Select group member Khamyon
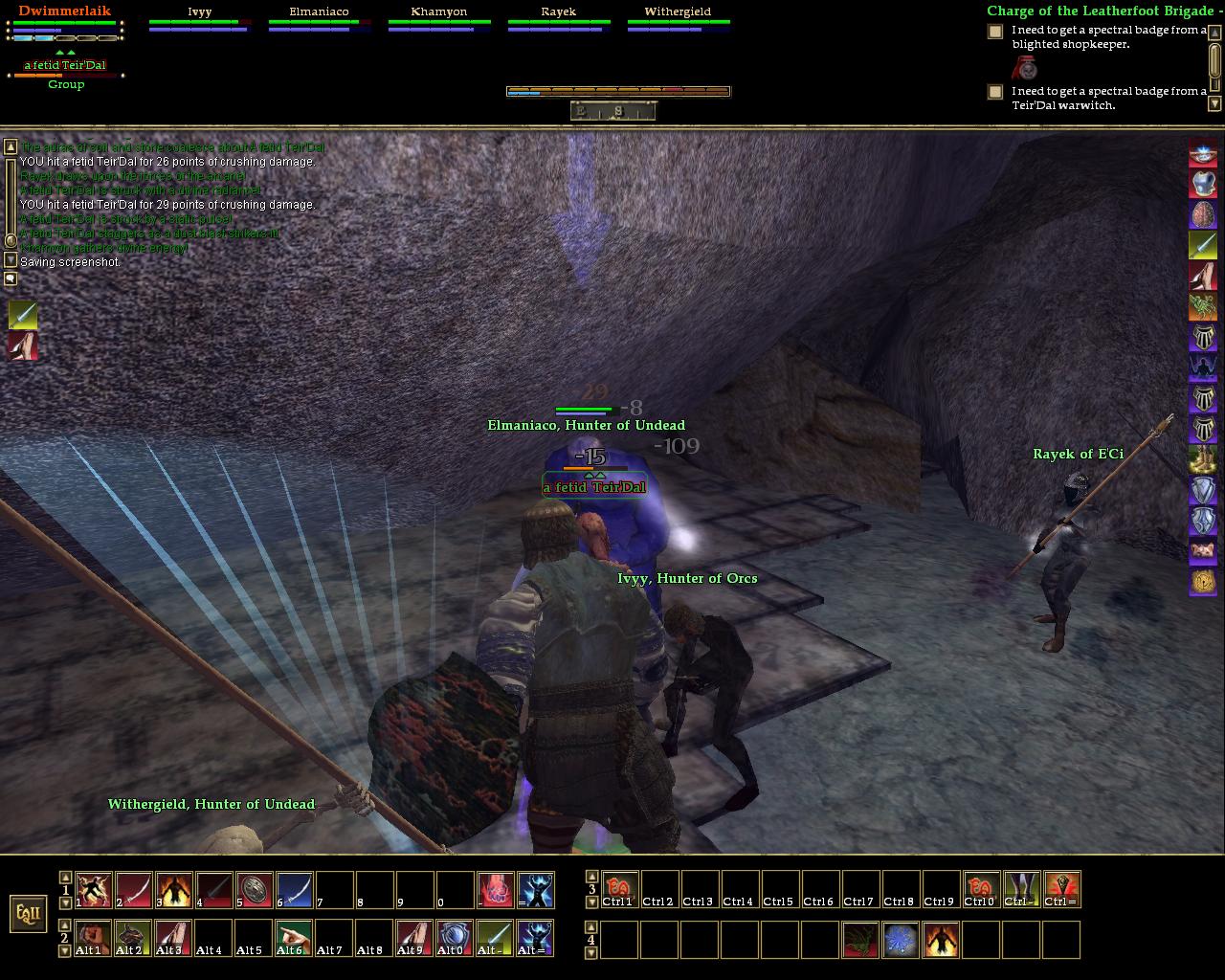1225x980 pixels. 439,12
